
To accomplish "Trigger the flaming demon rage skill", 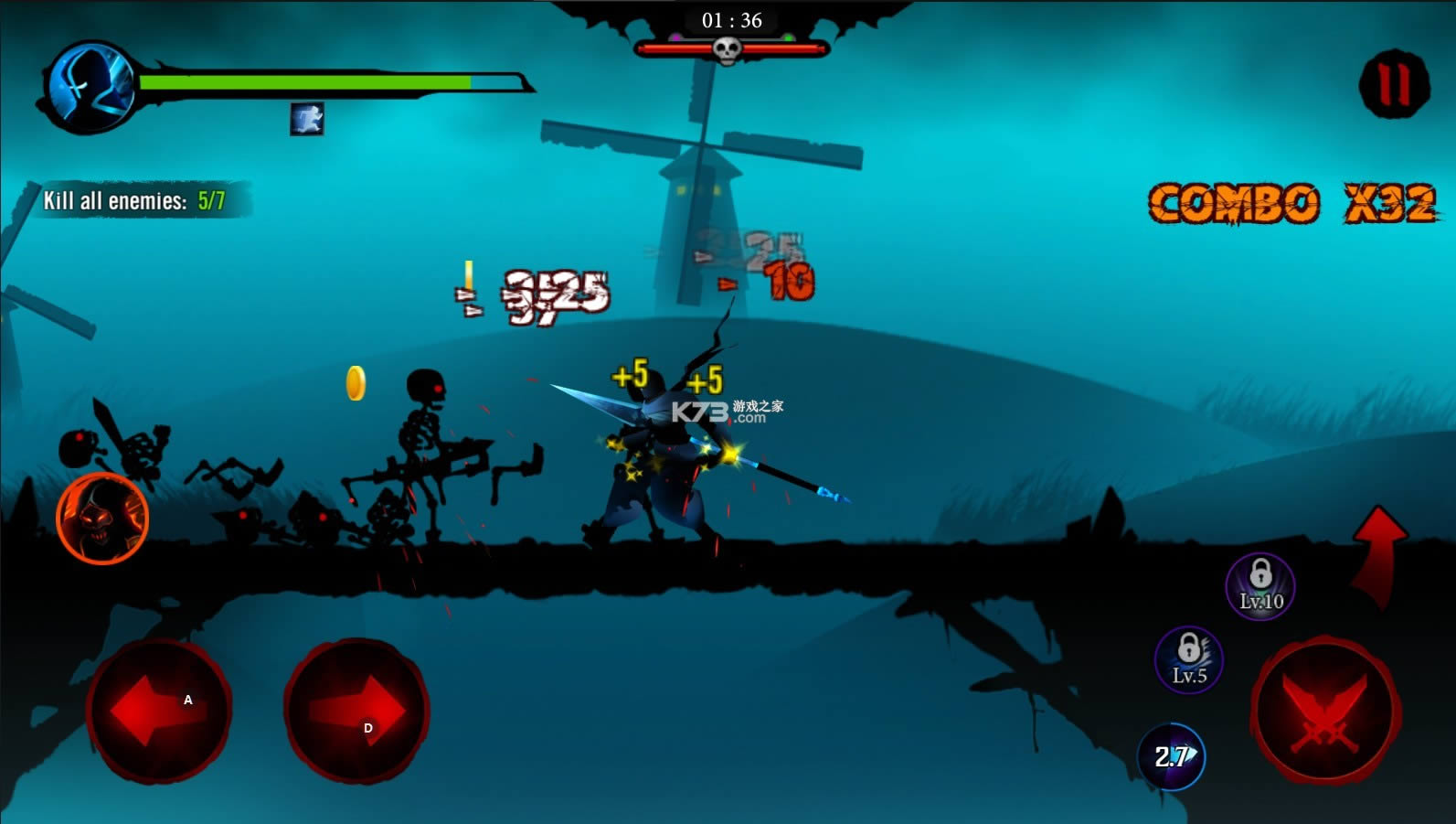I will 102,519.
